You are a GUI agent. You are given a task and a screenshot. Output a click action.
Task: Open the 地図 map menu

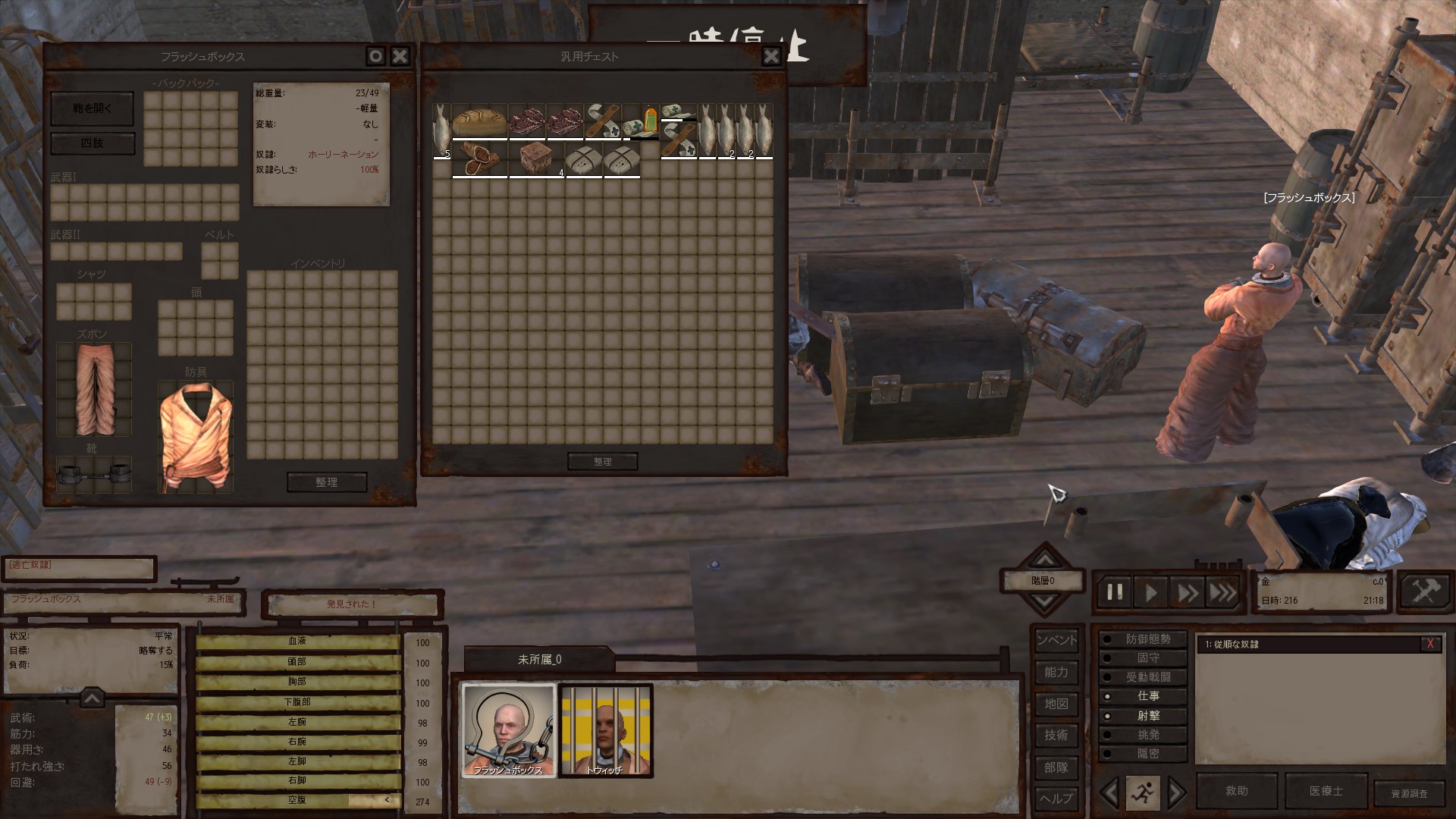[x=1056, y=704]
